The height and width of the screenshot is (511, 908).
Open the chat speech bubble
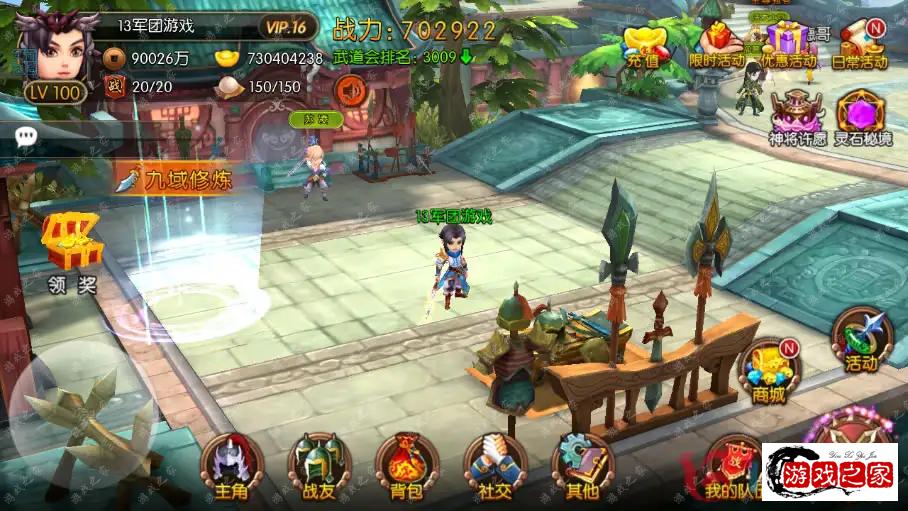tap(26, 136)
